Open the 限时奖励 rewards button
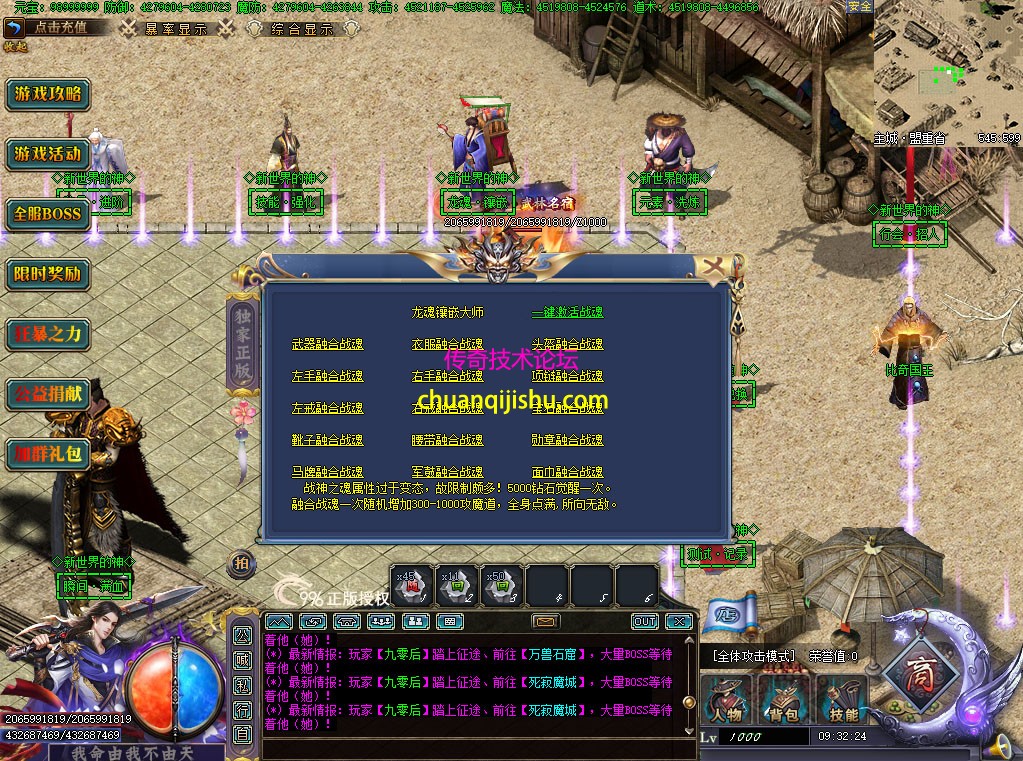1023x761 pixels. [47, 274]
